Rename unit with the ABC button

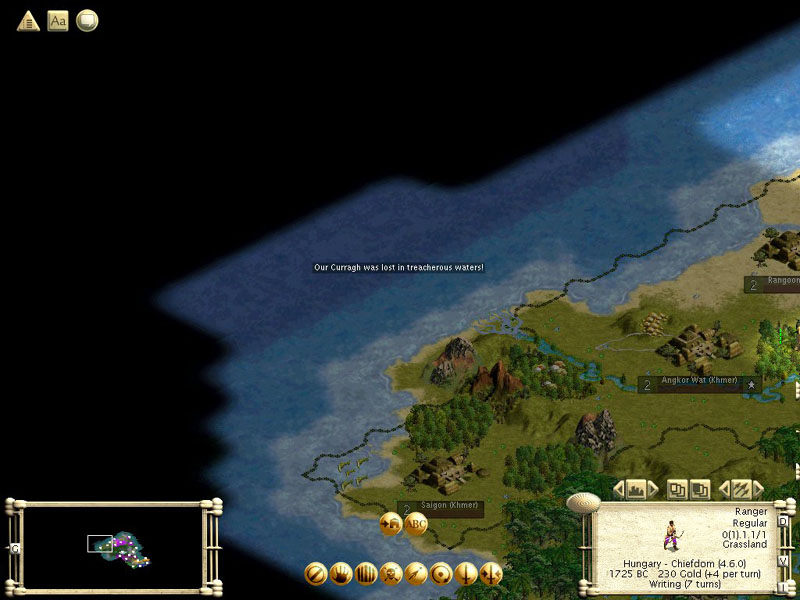point(415,524)
